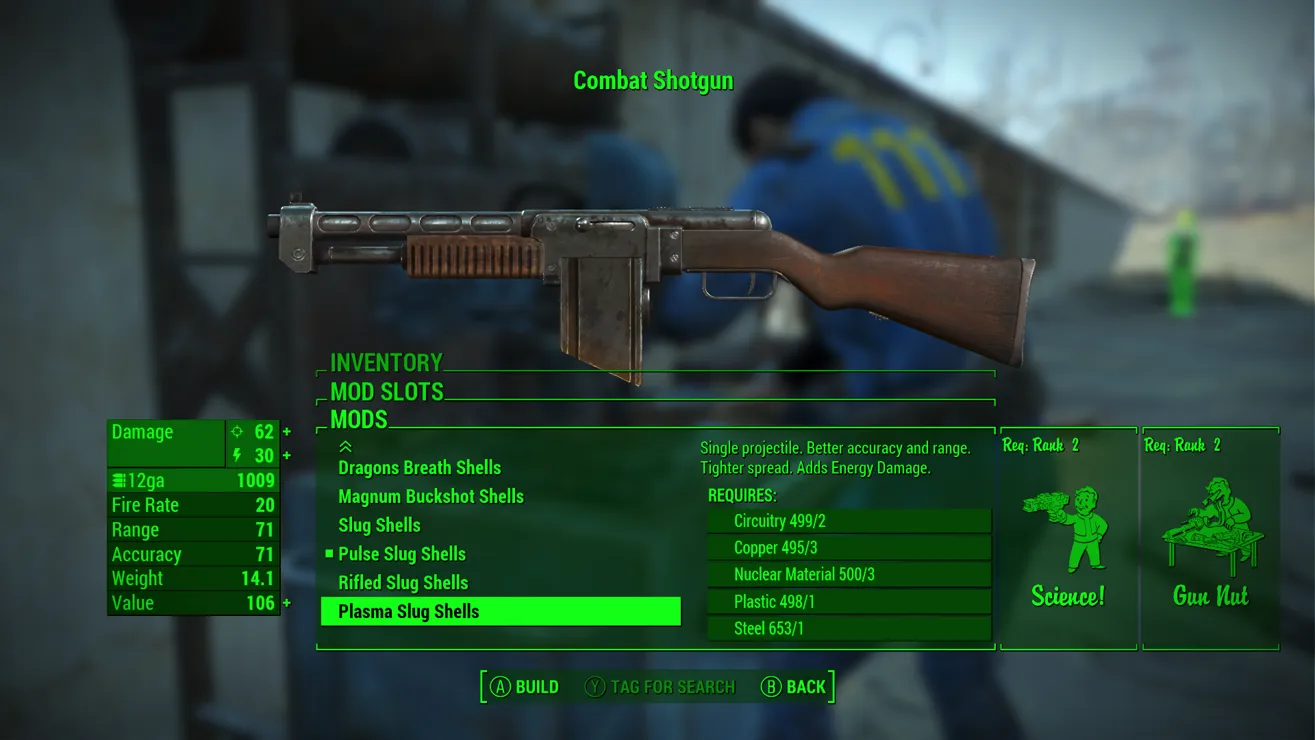Select Dragons Breath Shells mod
Image resolution: width=1315 pixels, height=740 pixels.
pos(419,468)
